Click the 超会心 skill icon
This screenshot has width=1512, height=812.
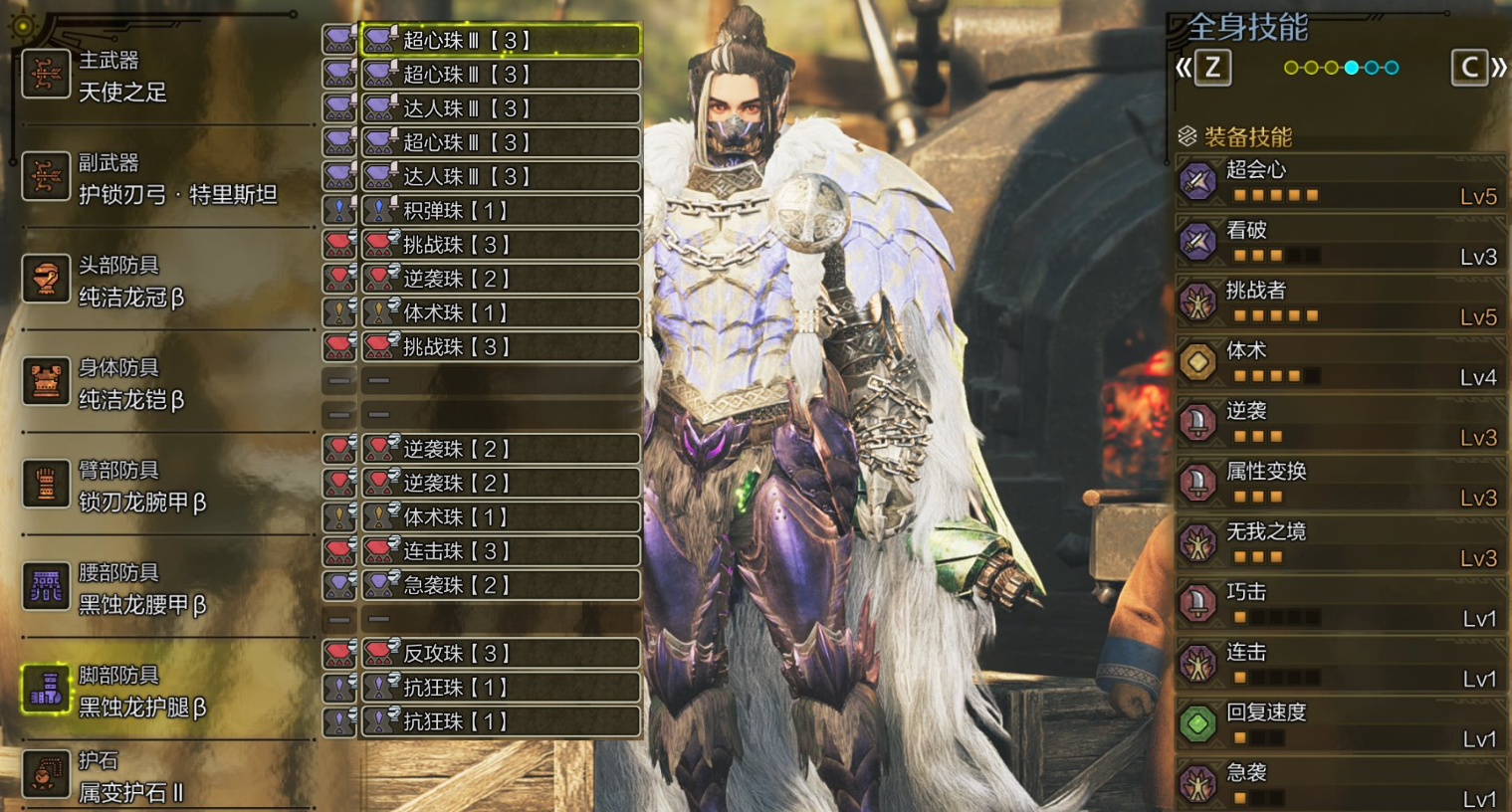[x=1197, y=182]
